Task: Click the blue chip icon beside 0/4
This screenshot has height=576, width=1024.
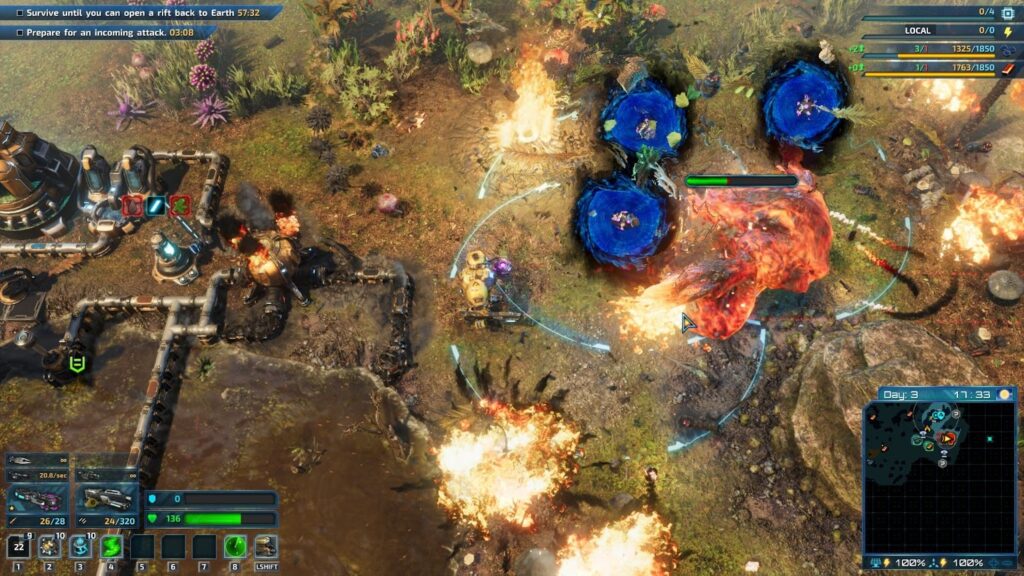Action: pos(1007,12)
